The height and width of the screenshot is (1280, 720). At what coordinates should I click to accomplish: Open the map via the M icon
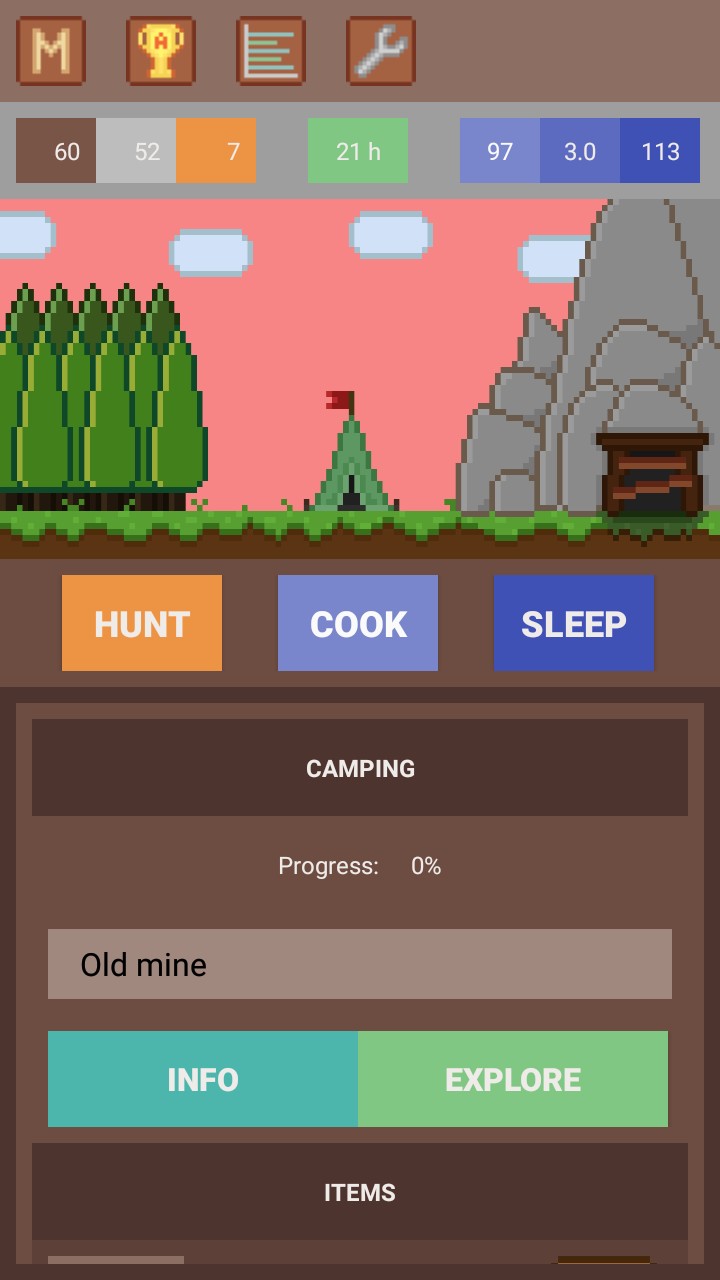51,51
